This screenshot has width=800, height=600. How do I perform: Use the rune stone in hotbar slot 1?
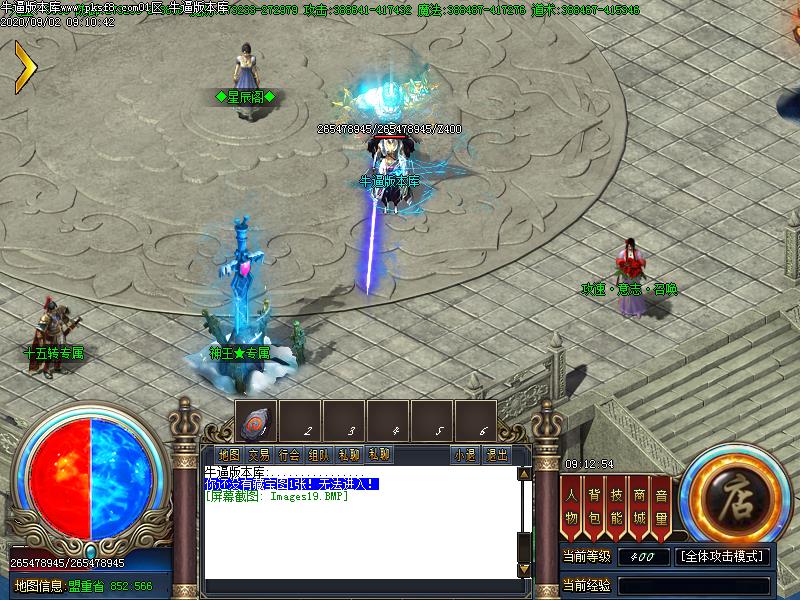pos(256,421)
